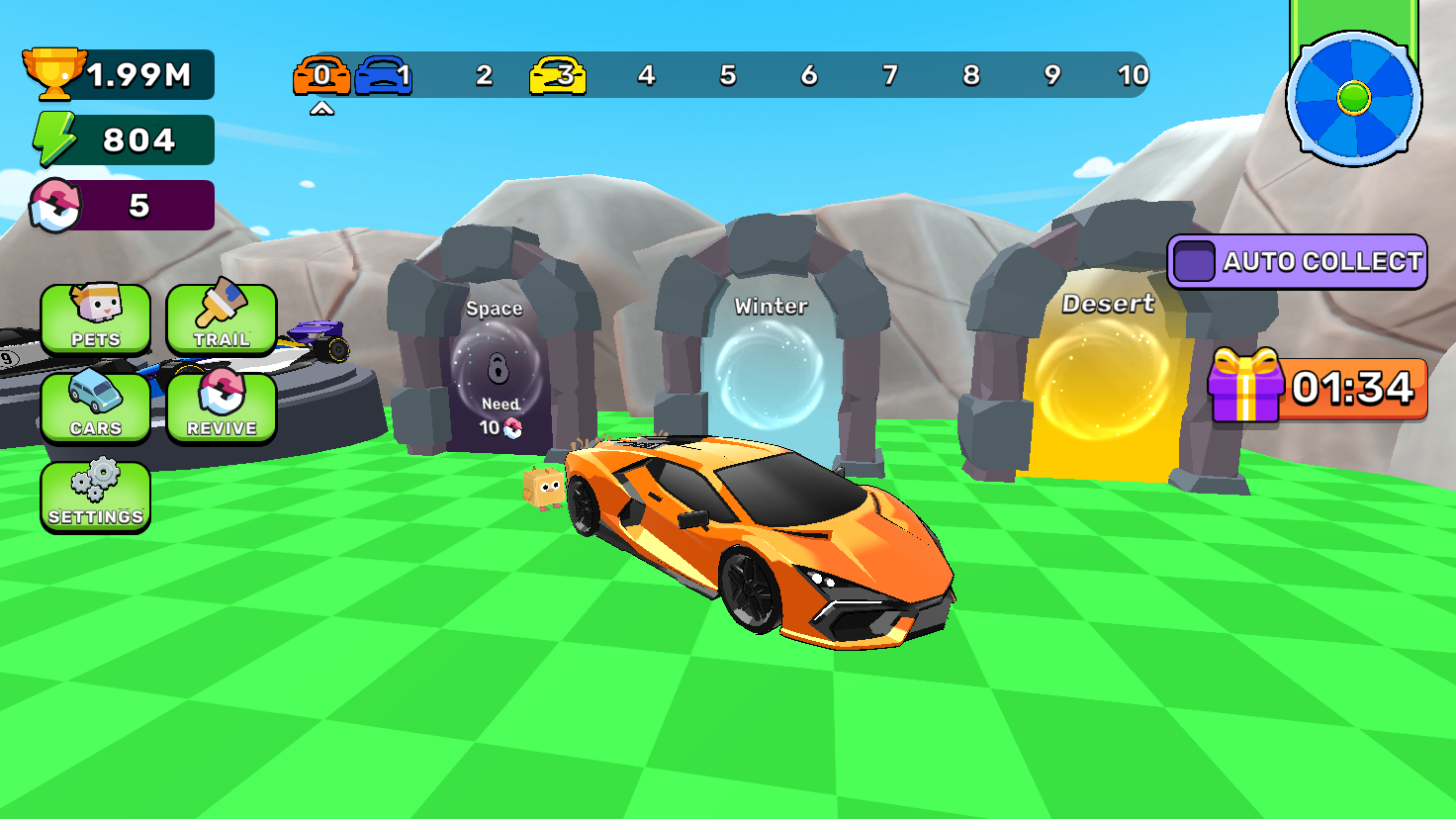Open the REVIVE menu
Viewport: 1456px width, 819px height.
(222, 408)
